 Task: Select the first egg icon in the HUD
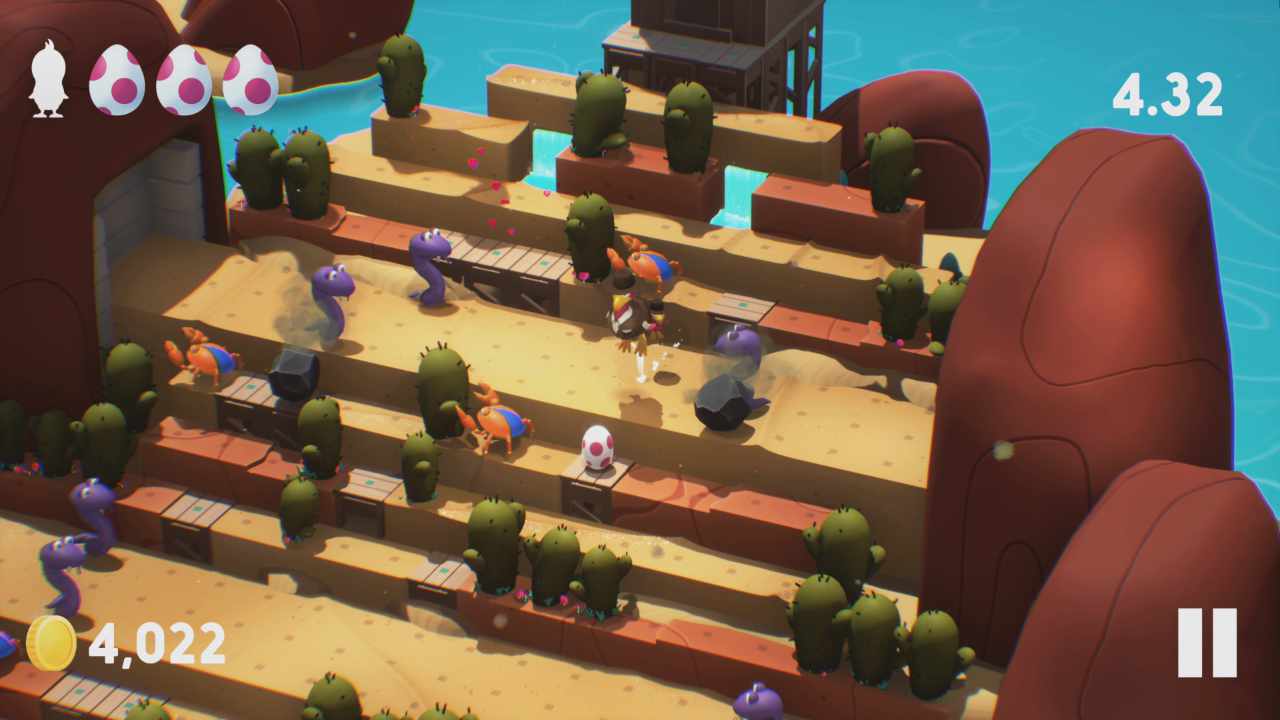coord(116,76)
